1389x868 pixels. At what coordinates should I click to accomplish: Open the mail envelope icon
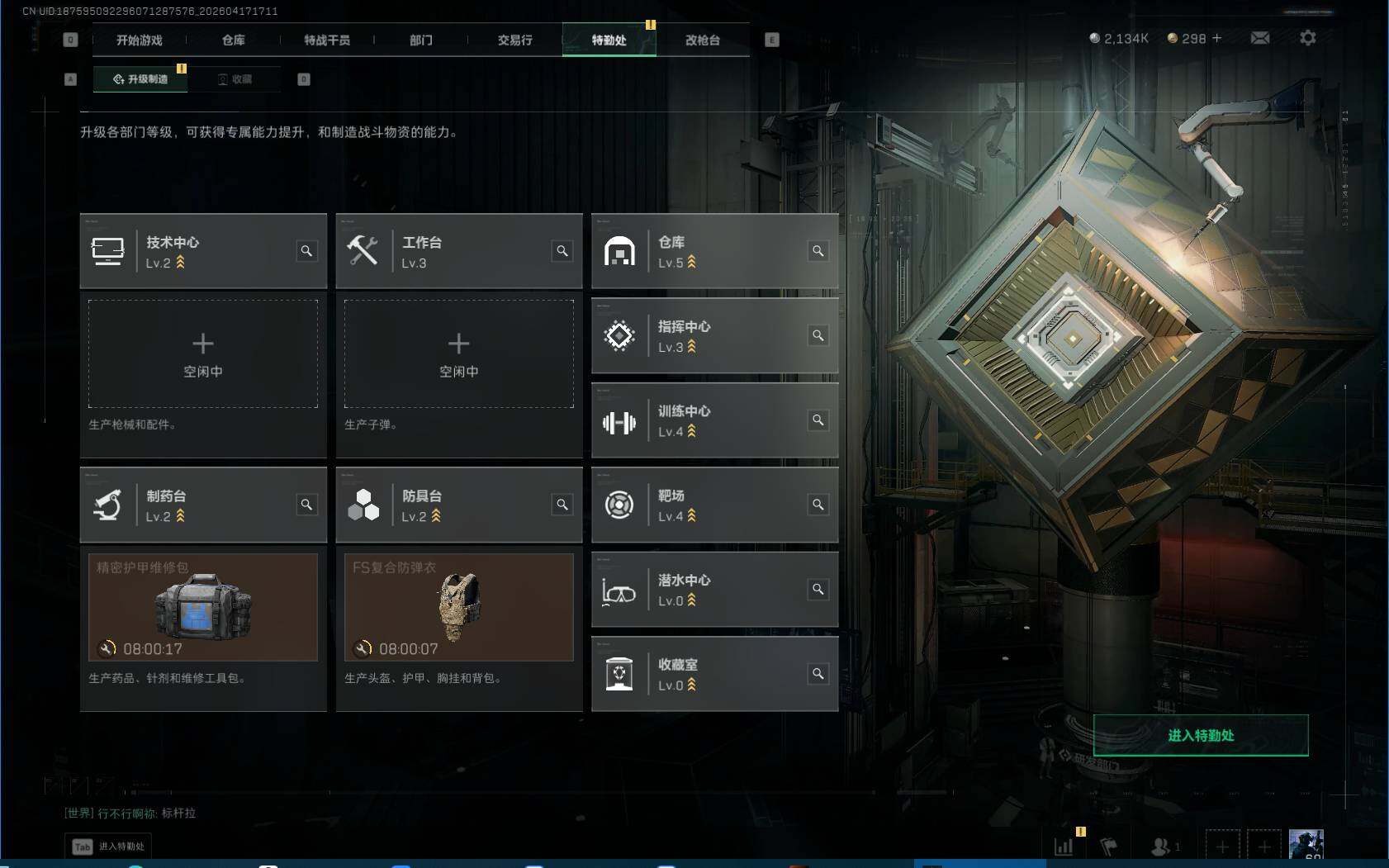(x=1260, y=38)
